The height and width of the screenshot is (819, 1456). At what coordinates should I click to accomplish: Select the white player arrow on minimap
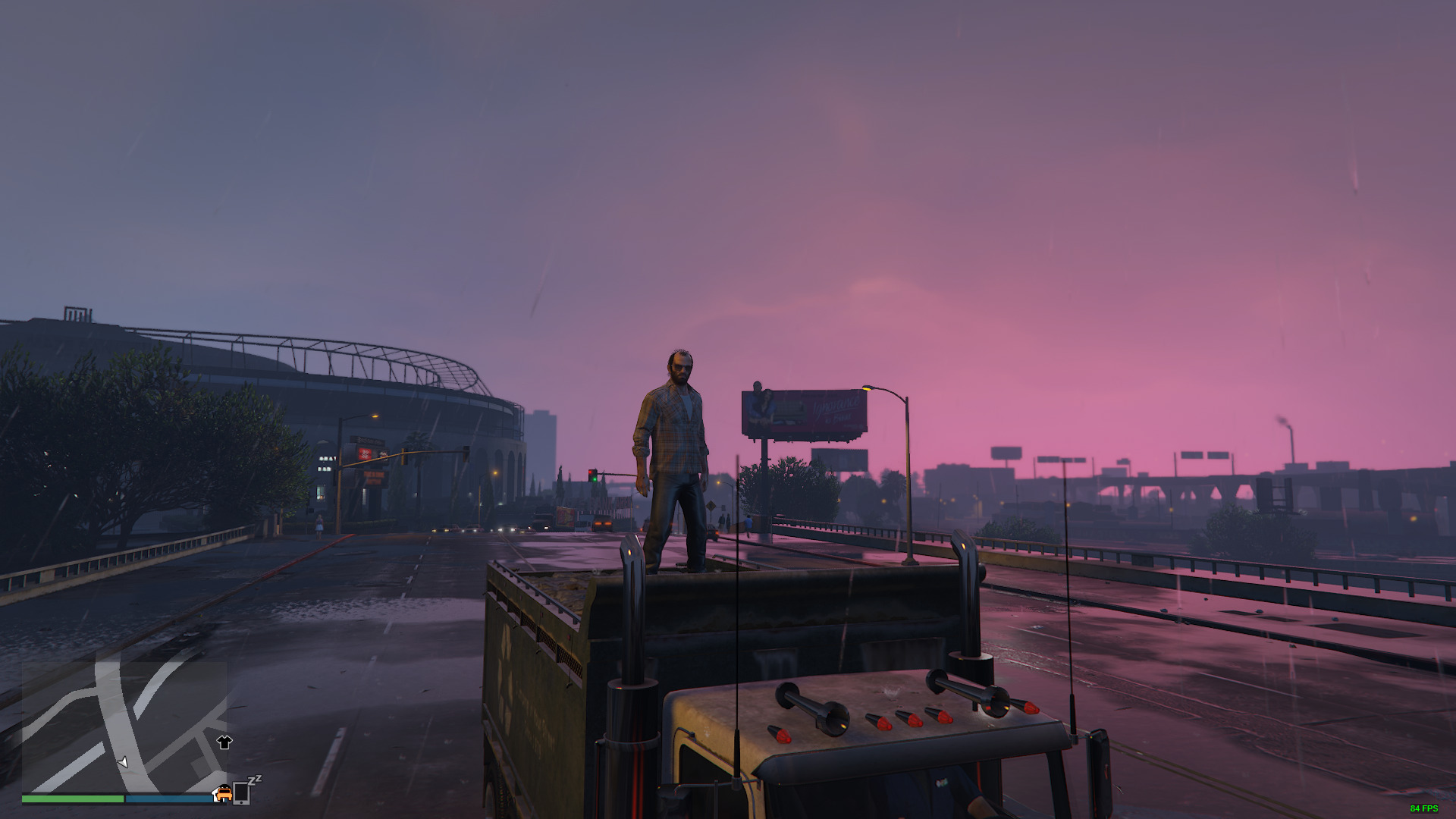(x=123, y=761)
